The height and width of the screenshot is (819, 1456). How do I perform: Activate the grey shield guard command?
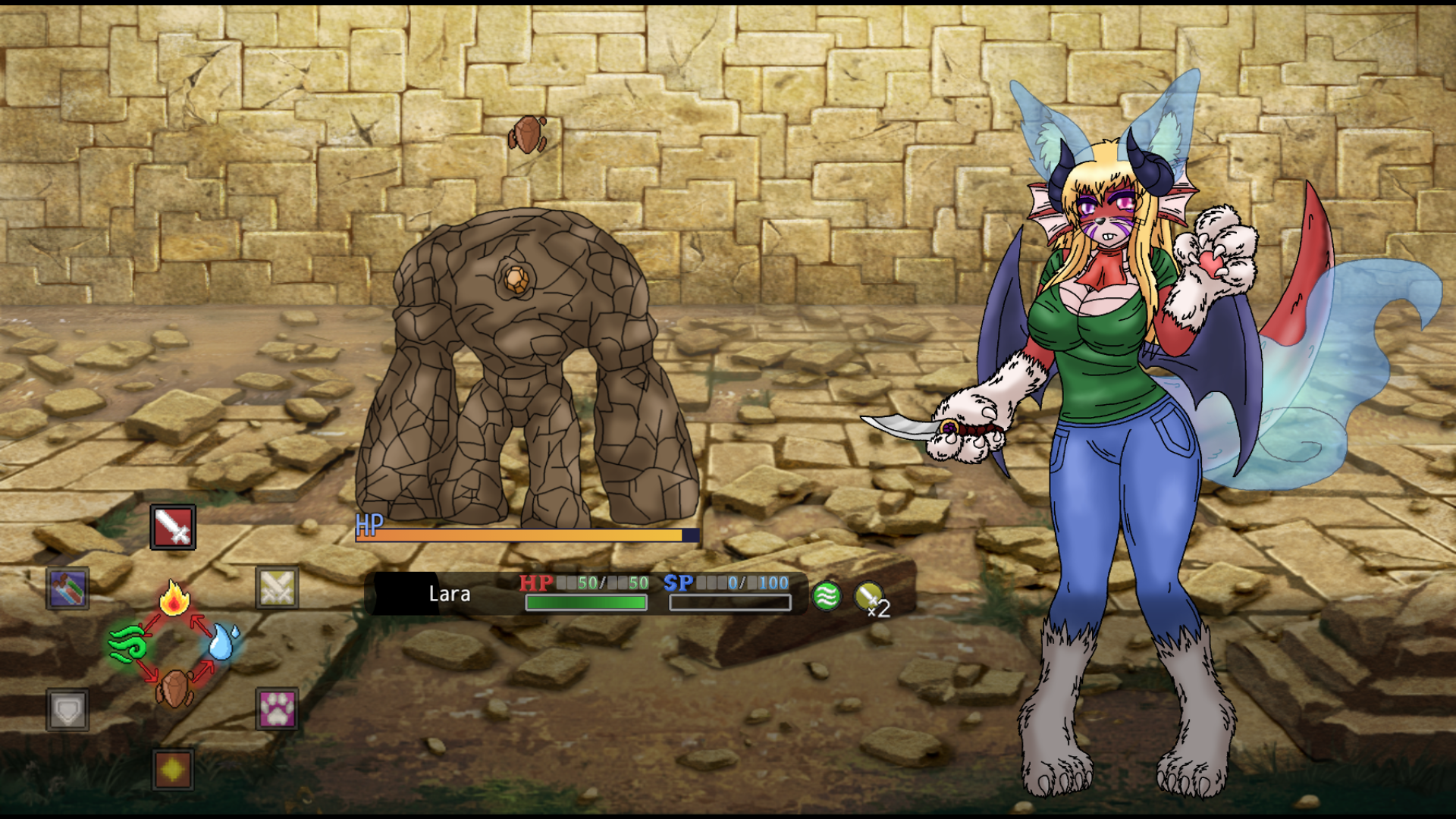coord(67,710)
